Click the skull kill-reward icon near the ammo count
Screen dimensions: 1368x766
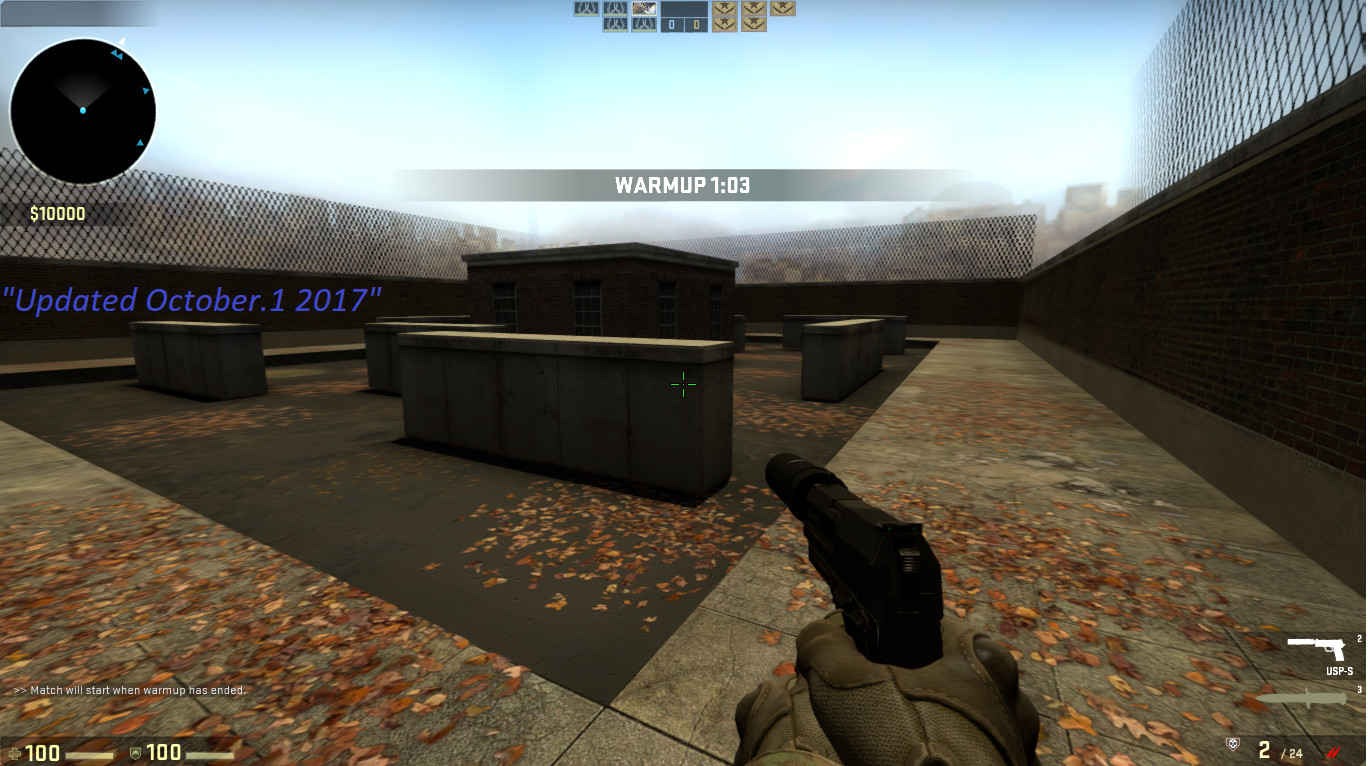[x=1234, y=744]
